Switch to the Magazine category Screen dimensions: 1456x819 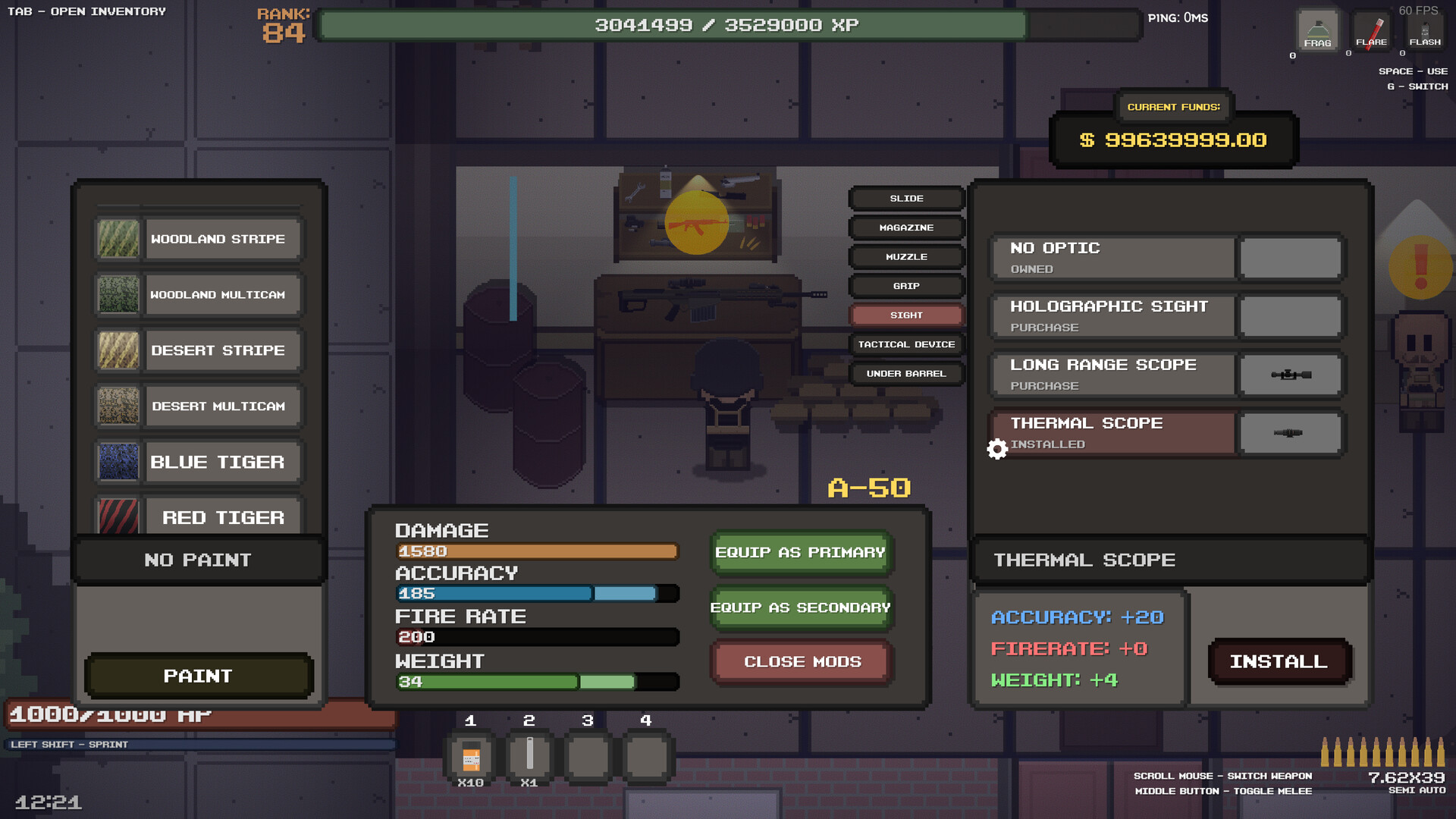pos(907,227)
